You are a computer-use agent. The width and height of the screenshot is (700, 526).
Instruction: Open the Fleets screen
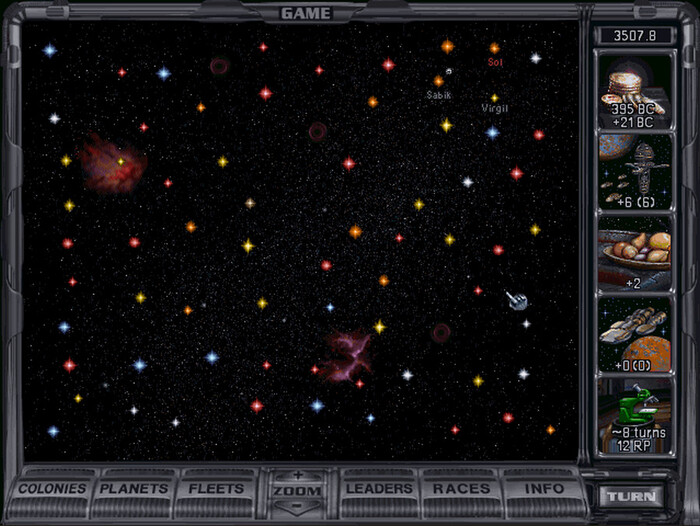pyautogui.click(x=216, y=489)
